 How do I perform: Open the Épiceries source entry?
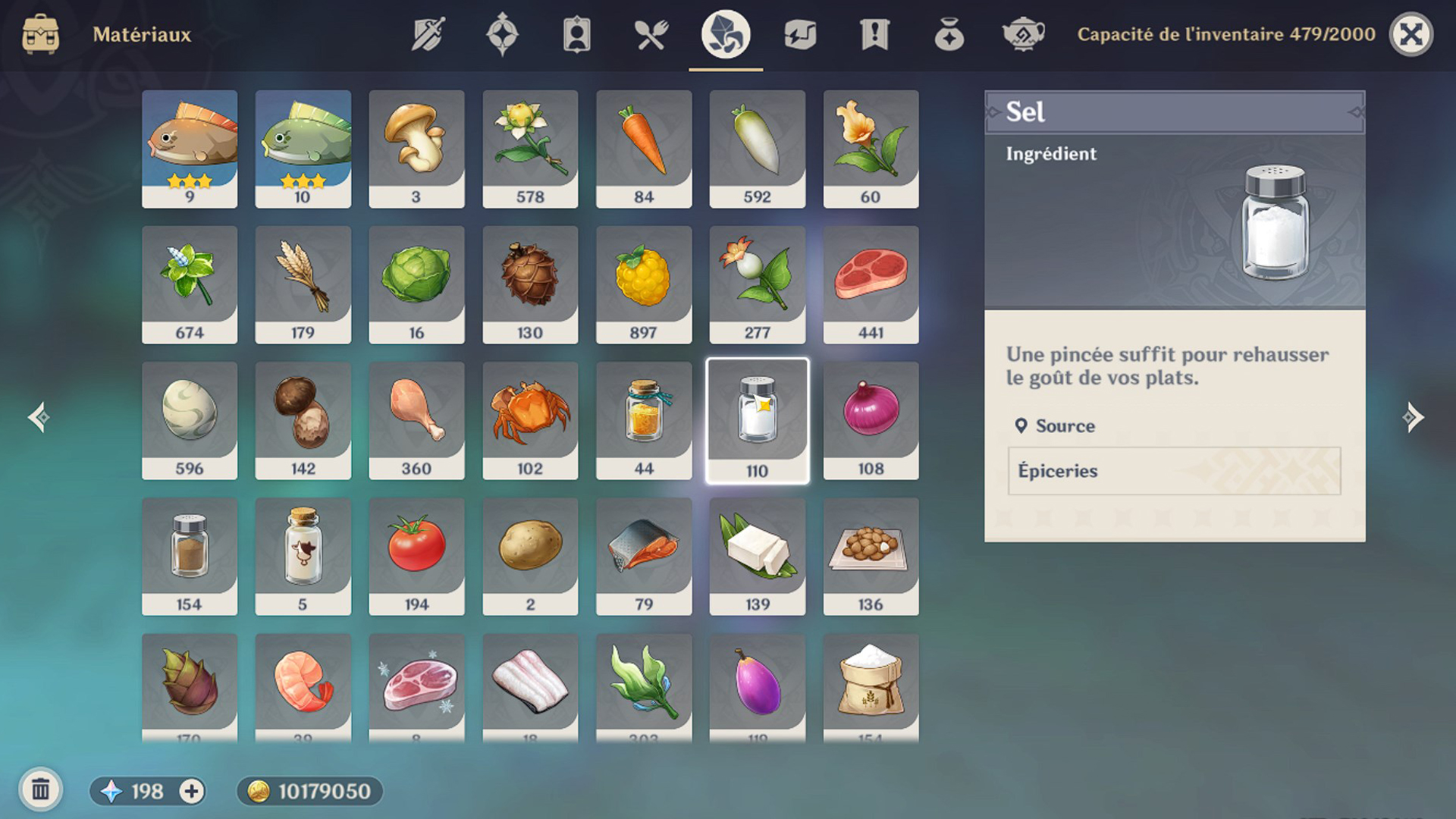pos(1174,471)
